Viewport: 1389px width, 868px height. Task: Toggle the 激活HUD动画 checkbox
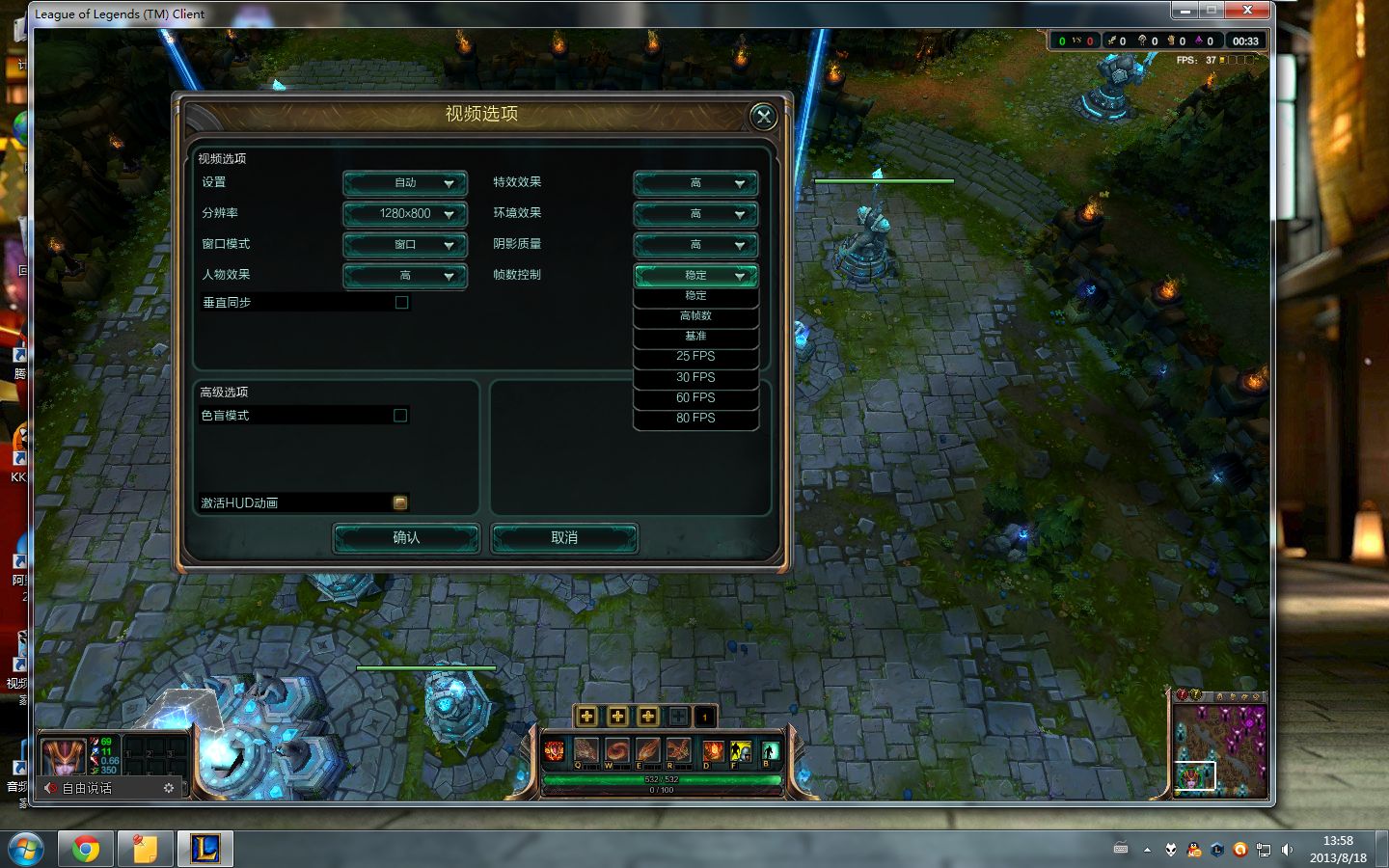(400, 502)
